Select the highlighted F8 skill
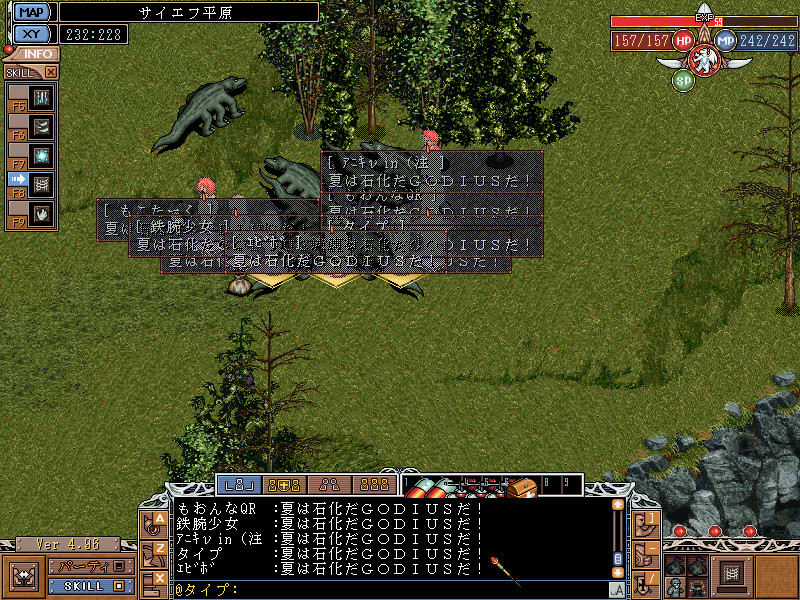Screen dimensions: 800x600 click(x=41, y=184)
